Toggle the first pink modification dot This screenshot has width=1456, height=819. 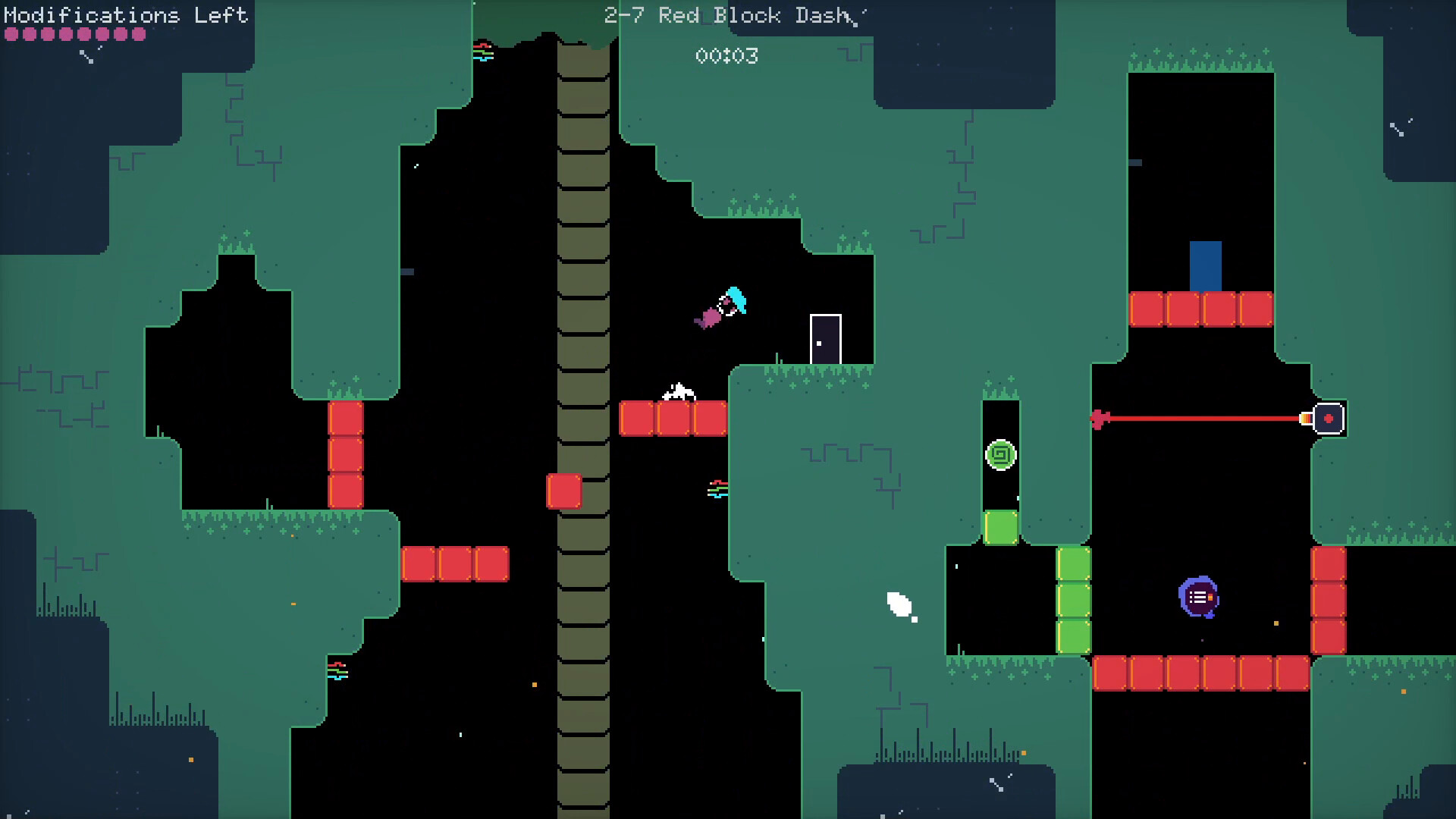[11, 33]
